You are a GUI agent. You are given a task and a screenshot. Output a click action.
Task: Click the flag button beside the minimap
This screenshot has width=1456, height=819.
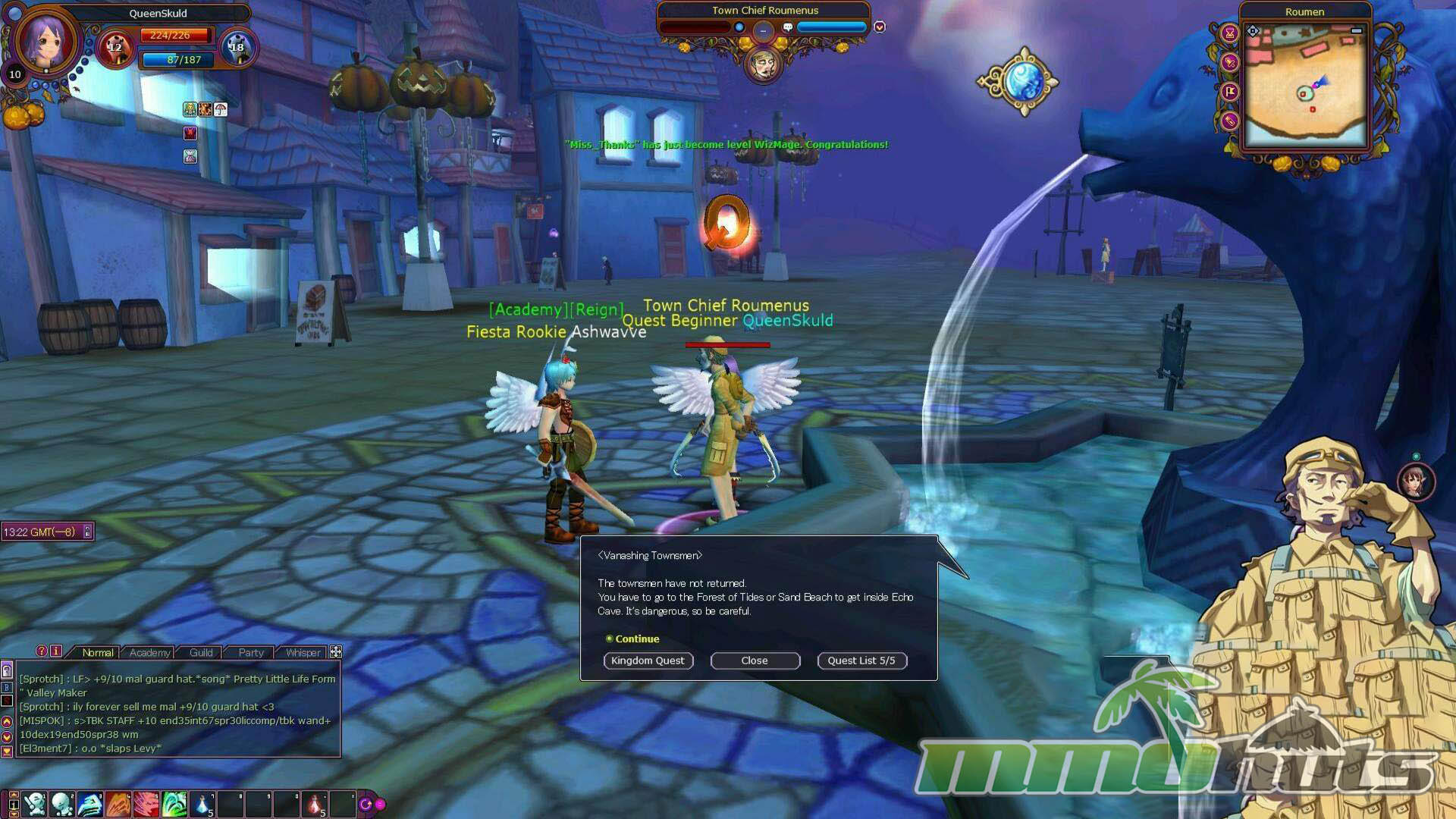pos(1230,92)
